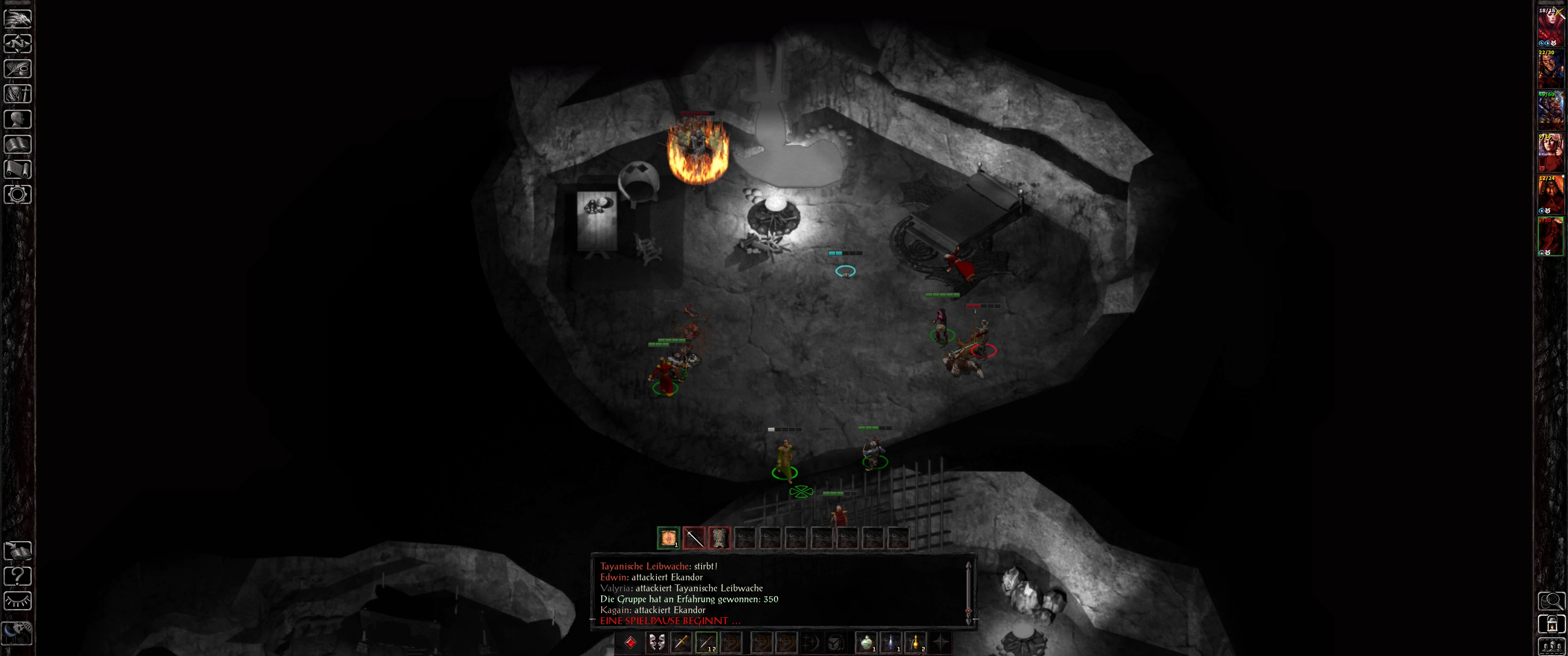
Task: Open the help question mark button
Action: [x=18, y=576]
